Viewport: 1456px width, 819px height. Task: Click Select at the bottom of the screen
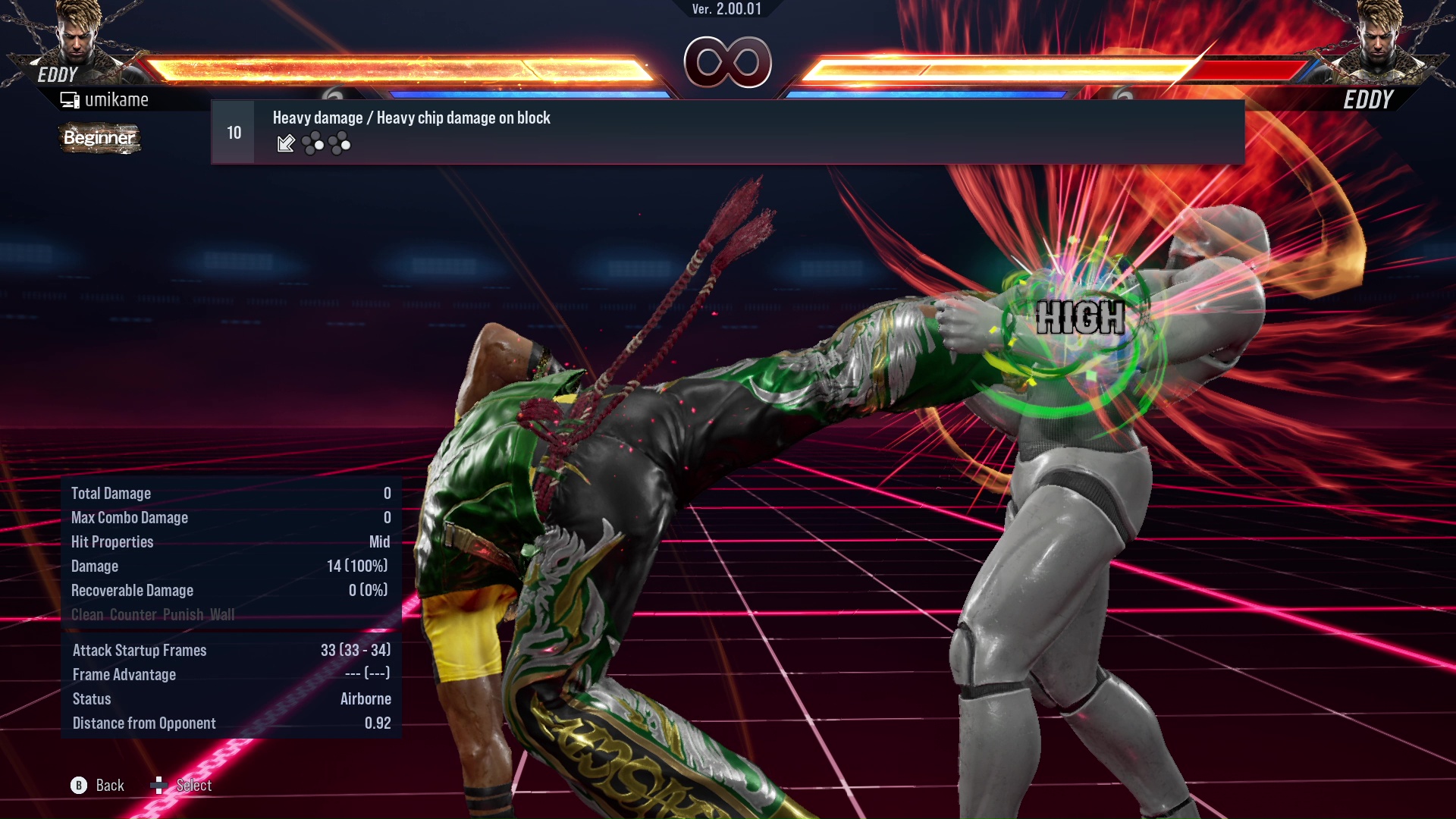193,786
